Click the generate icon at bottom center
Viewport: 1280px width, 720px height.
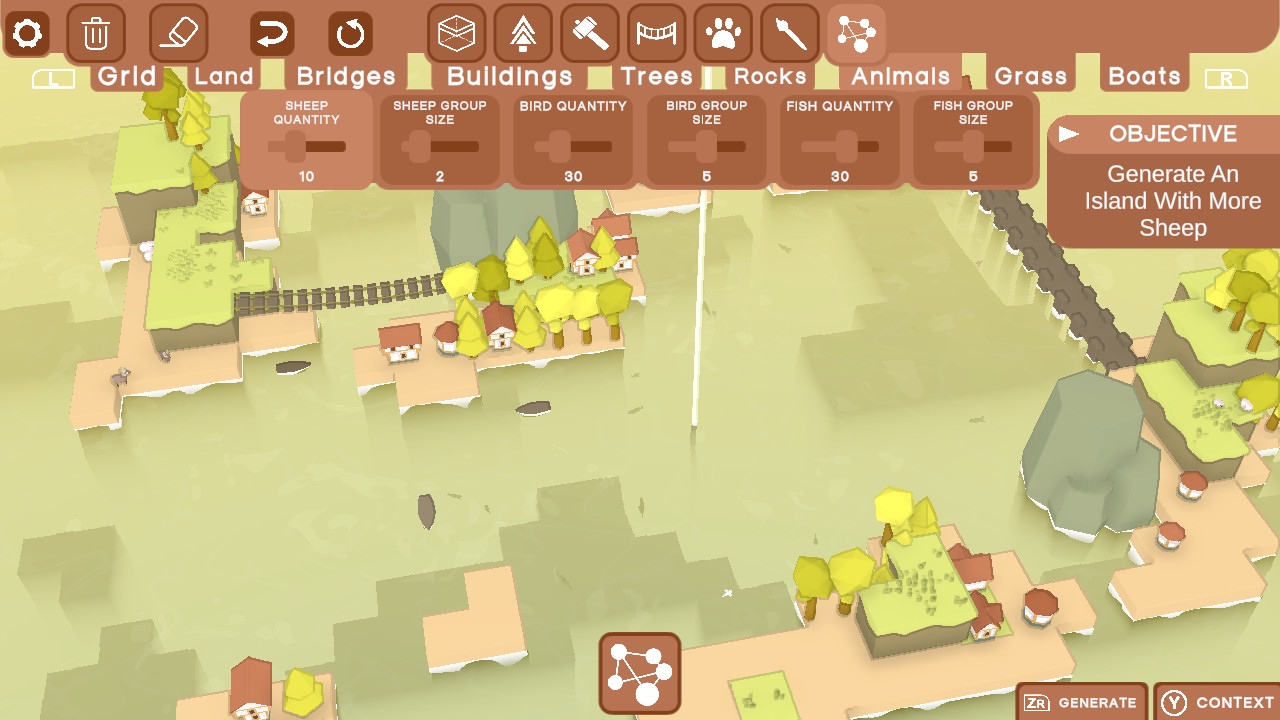[639, 674]
